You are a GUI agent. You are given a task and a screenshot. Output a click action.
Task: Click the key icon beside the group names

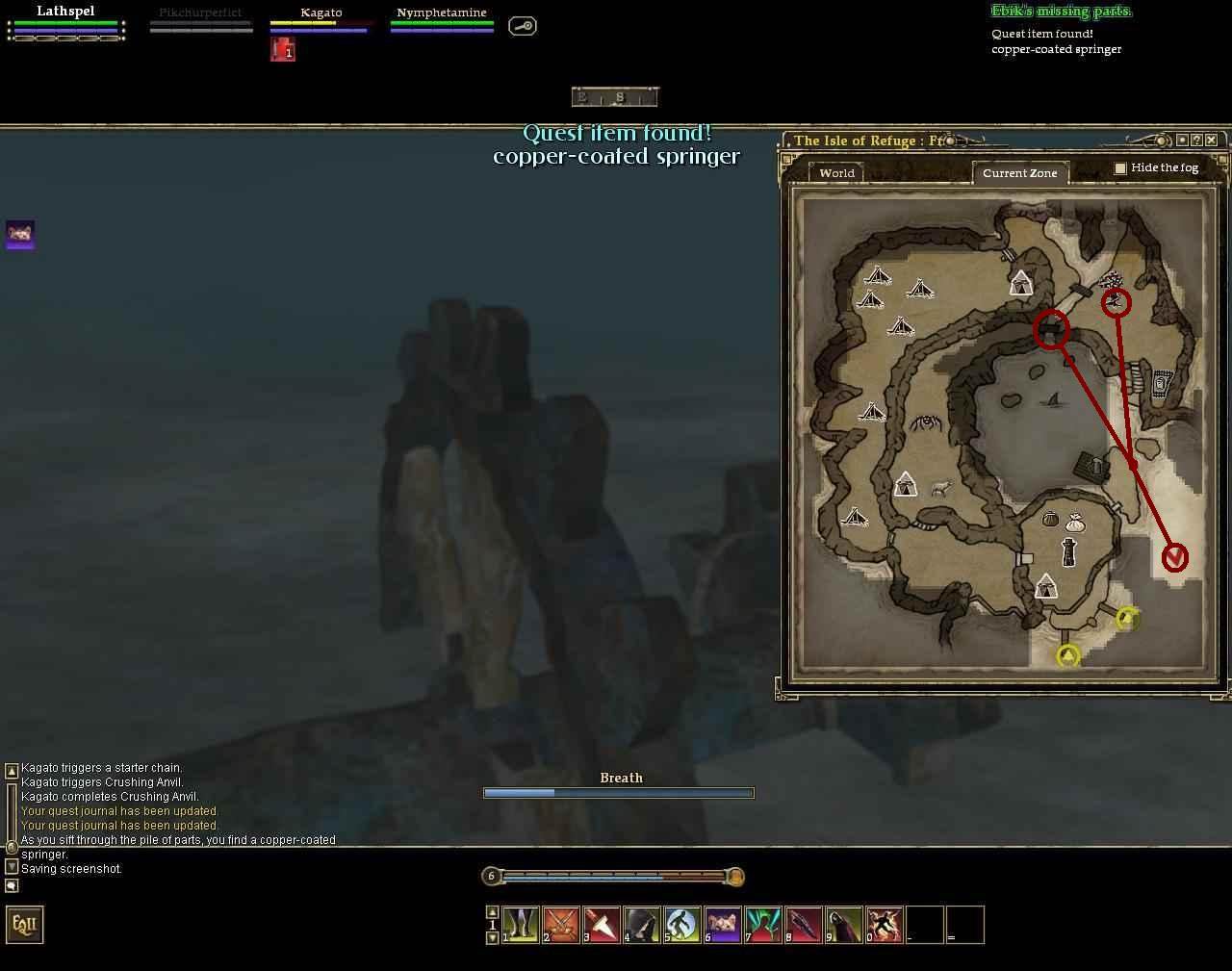522,26
